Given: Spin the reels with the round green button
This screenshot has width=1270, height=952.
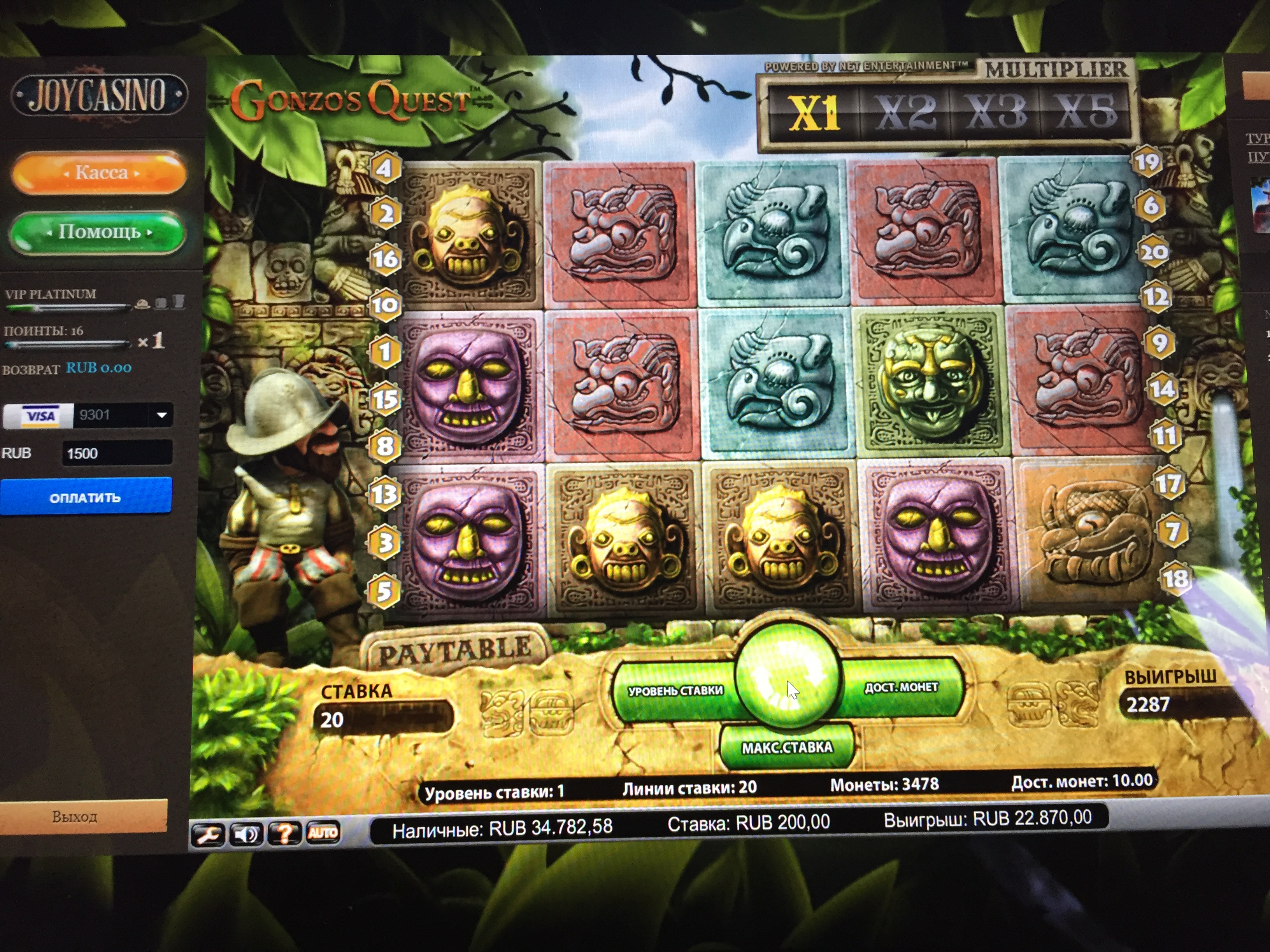Looking at the screenshot, I should tap(788, 677).
